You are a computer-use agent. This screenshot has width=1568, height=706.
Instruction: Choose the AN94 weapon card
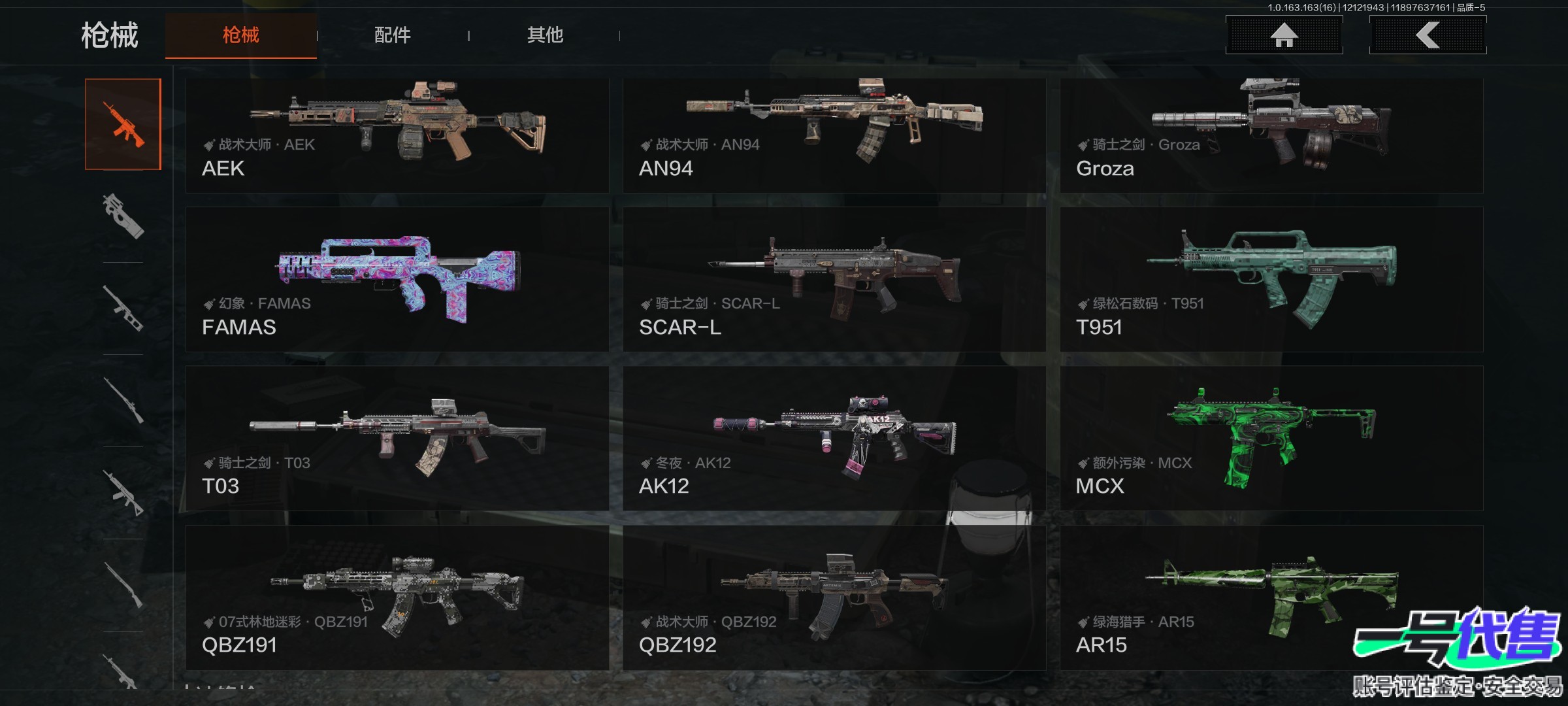(x=834, y=135)
